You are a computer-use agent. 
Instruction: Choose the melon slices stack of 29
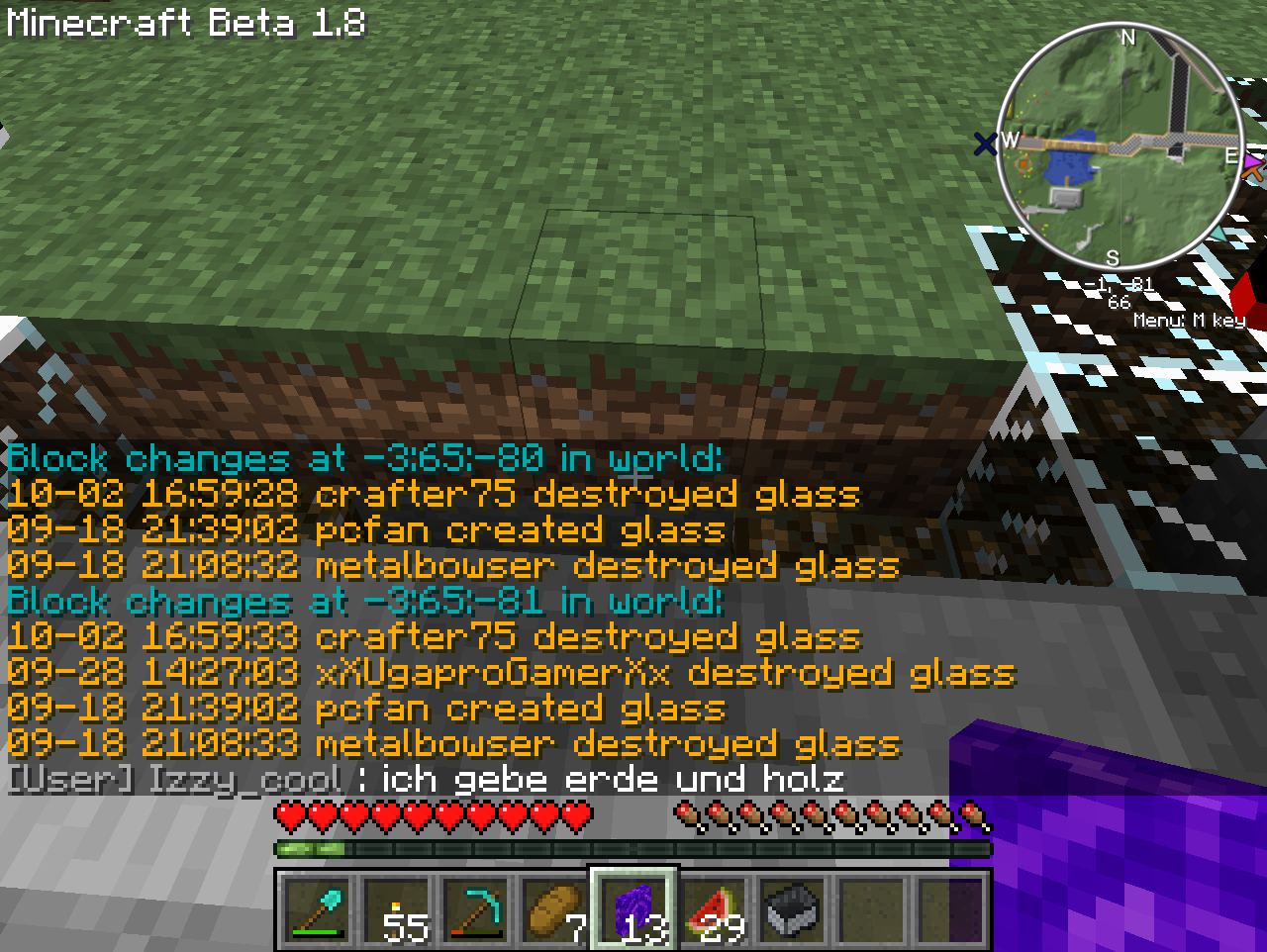[715, 908]
